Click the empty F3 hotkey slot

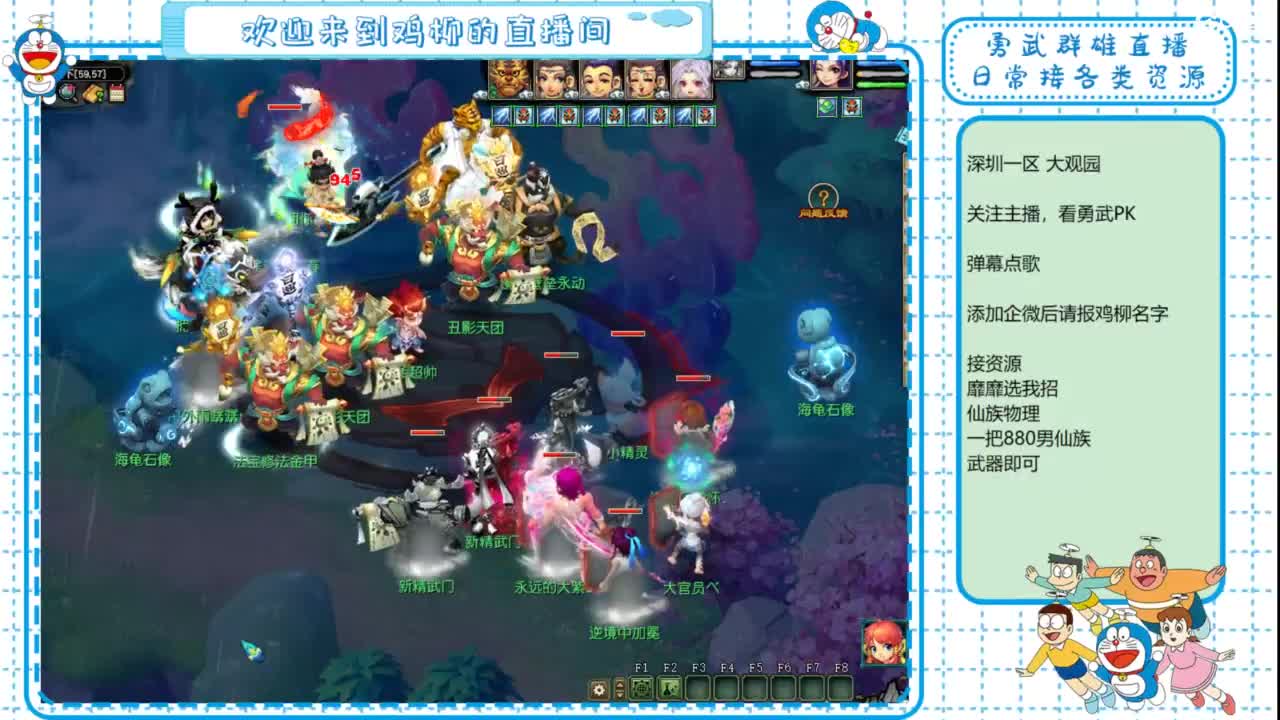point(697,687)
